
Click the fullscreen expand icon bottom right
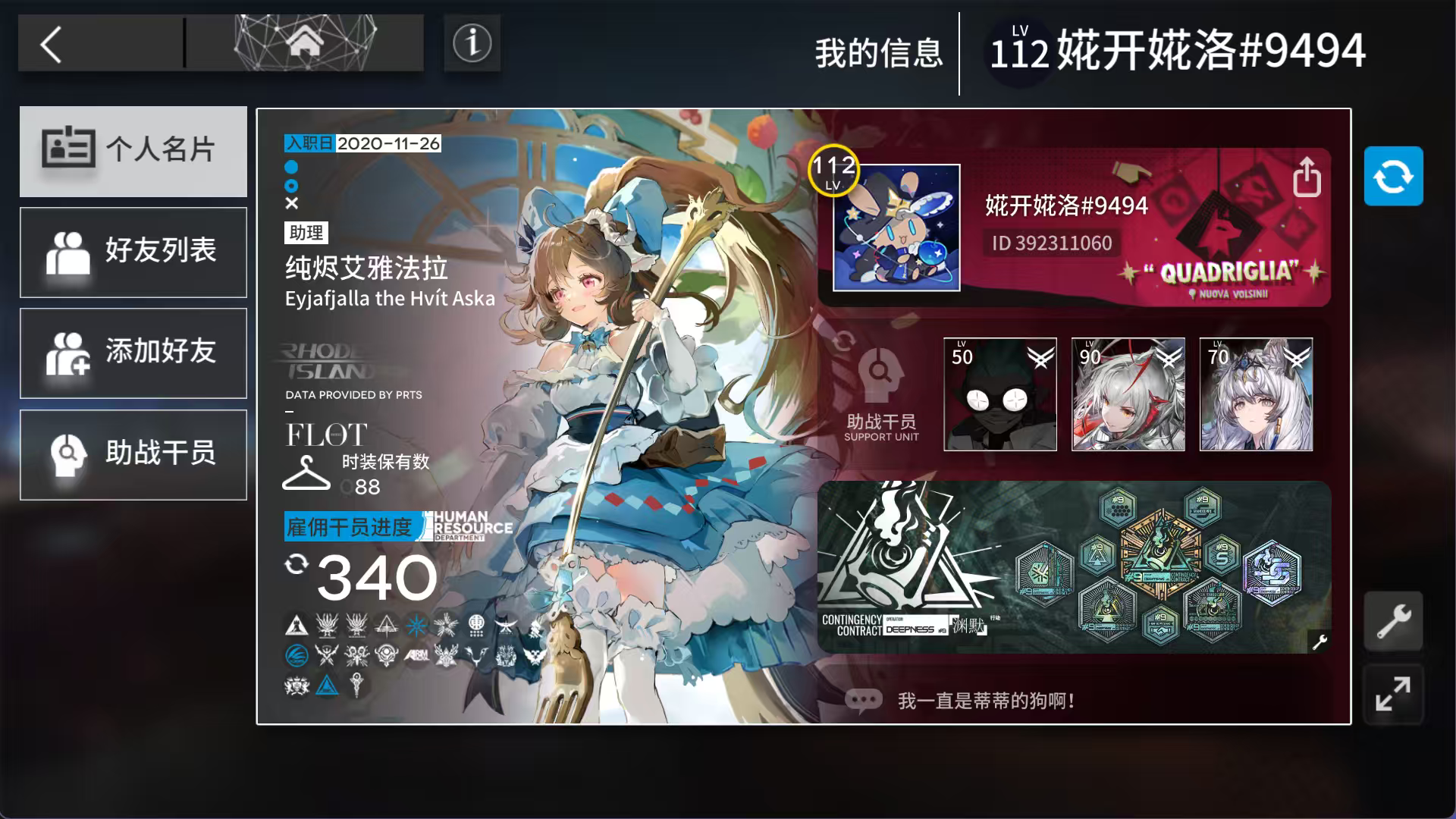(1394, 695)
